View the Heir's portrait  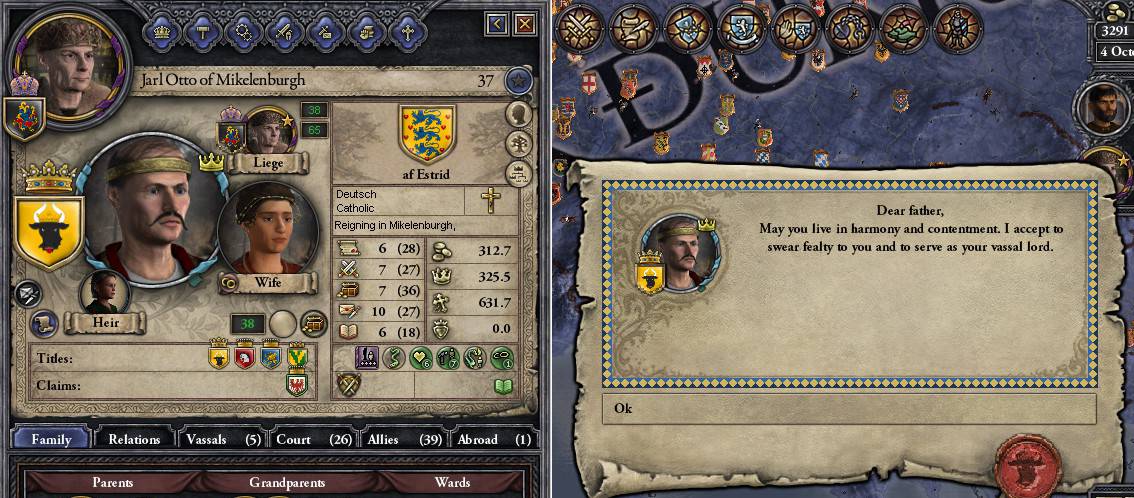(x=104, y=295)
